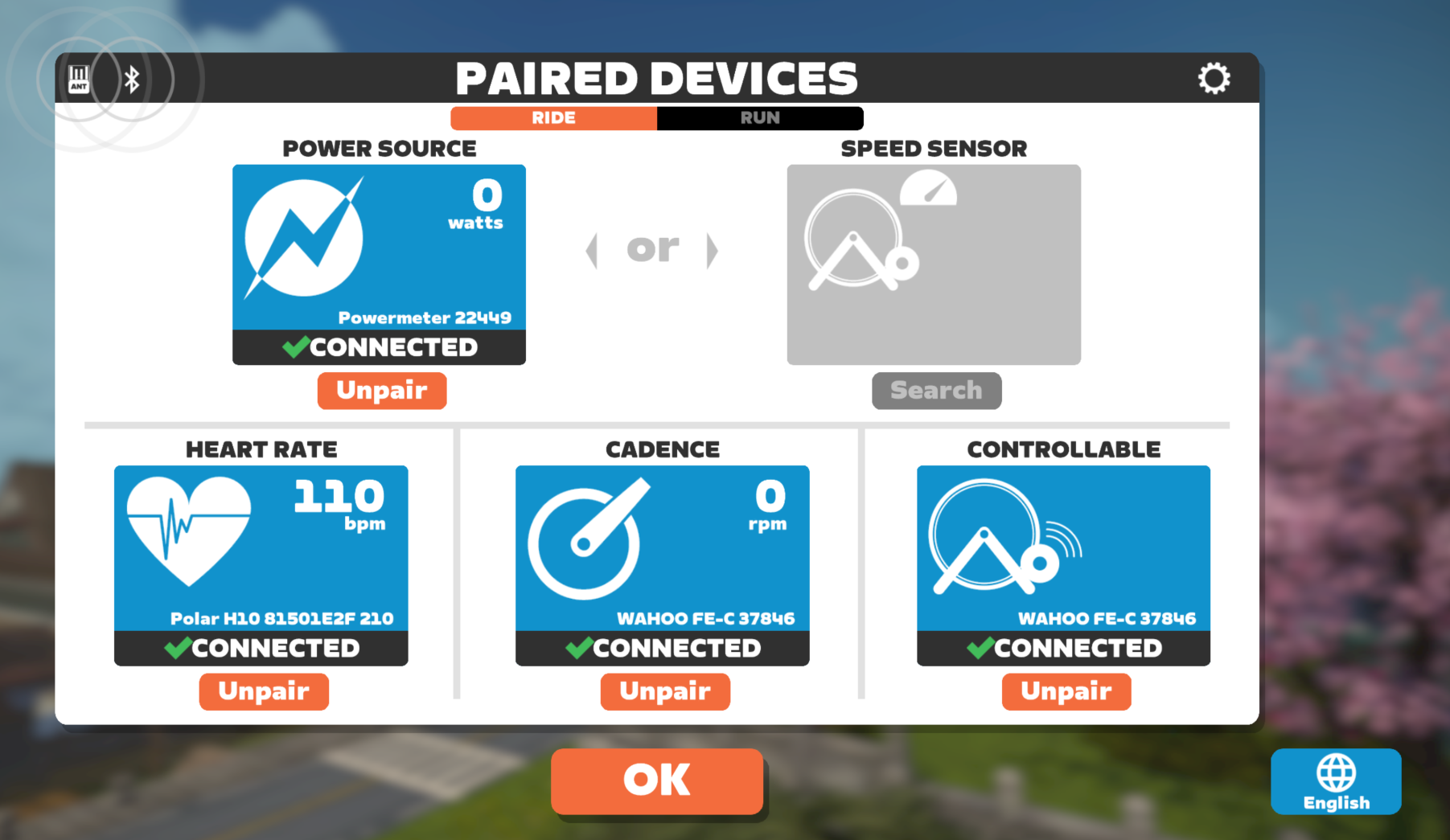Confirm pairing with the OK button
The width and height of the screenshot is (1450, 840).
(656, 781)
